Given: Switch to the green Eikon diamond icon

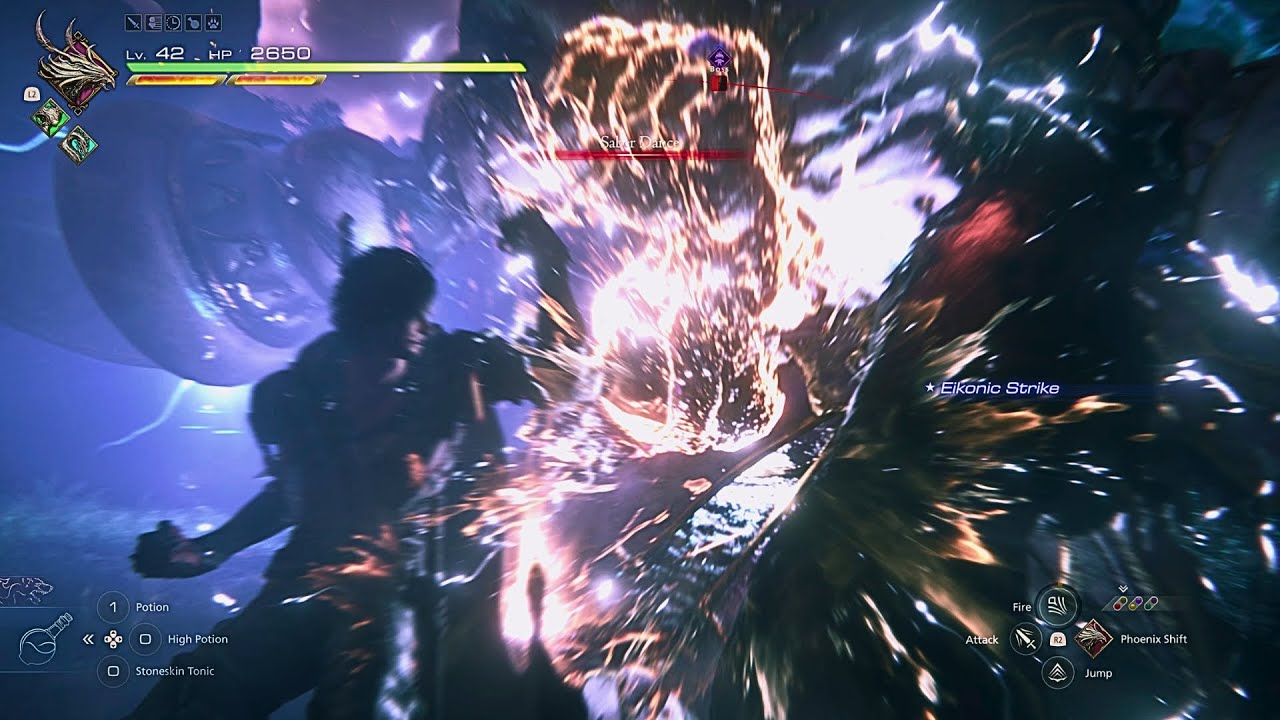Looking at the screenshot, I should coord(49,118).
